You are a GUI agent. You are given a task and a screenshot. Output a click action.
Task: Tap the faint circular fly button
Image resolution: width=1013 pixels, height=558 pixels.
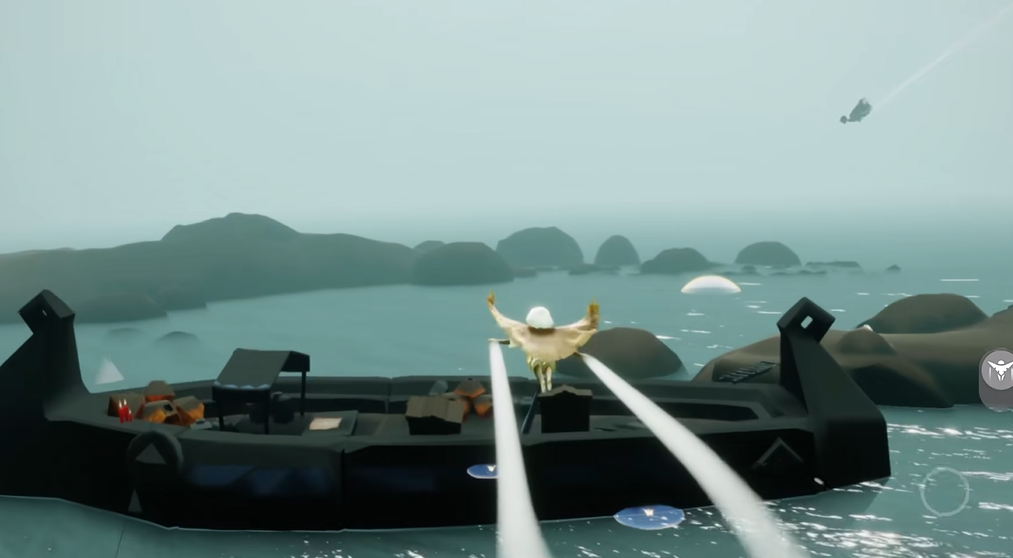[x=944, y=491]
